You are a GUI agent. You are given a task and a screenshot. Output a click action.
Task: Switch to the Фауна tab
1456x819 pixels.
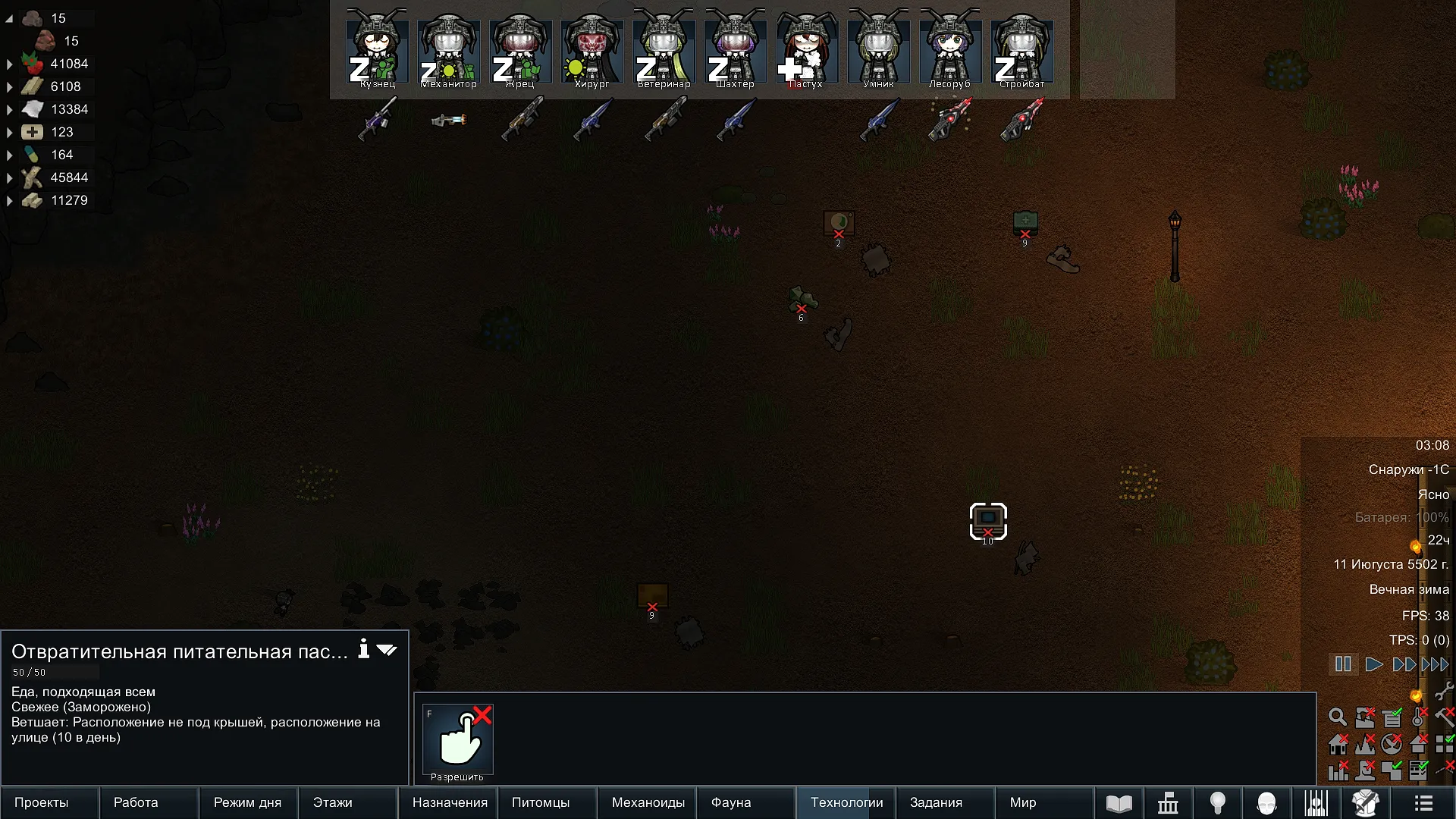click(x=731, y=802)
